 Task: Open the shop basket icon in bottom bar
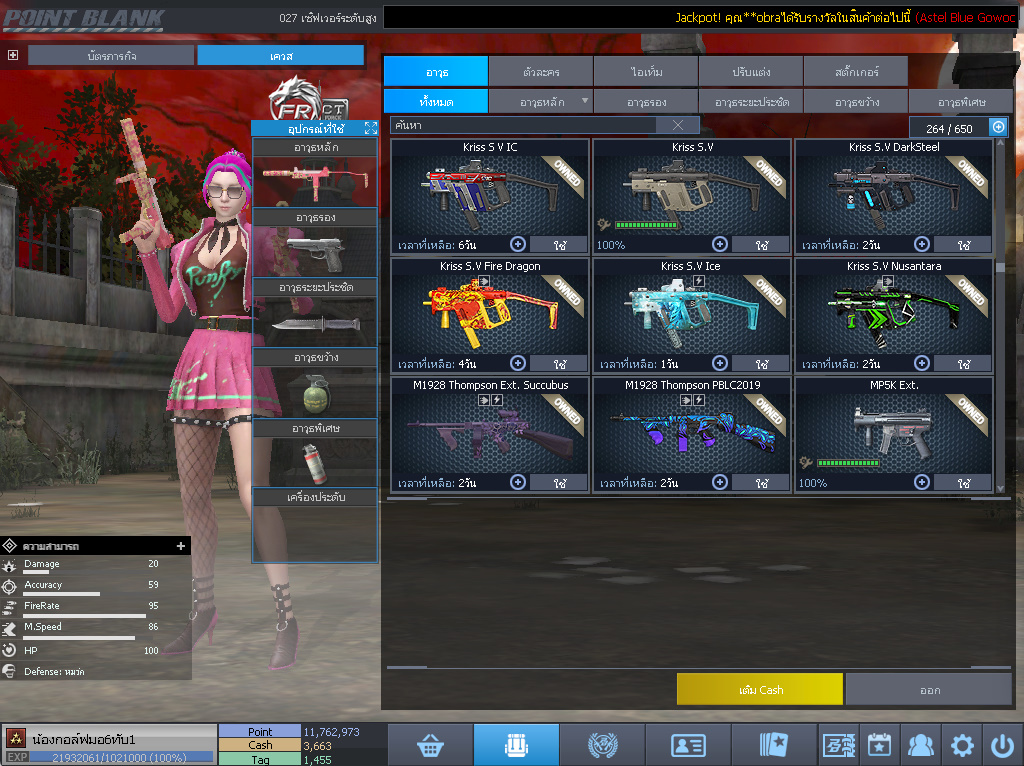430,745
